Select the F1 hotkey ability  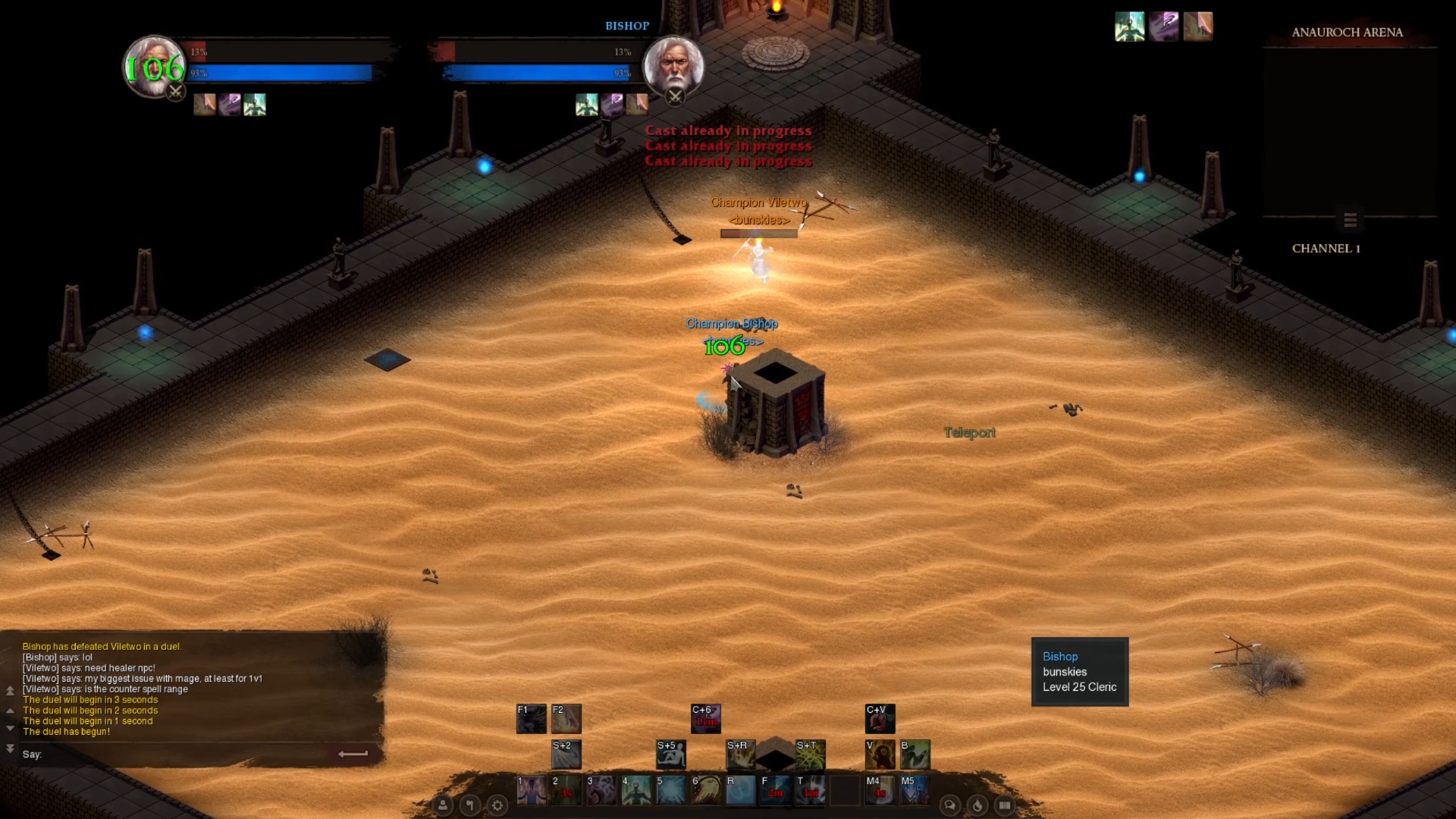point(531,718)
